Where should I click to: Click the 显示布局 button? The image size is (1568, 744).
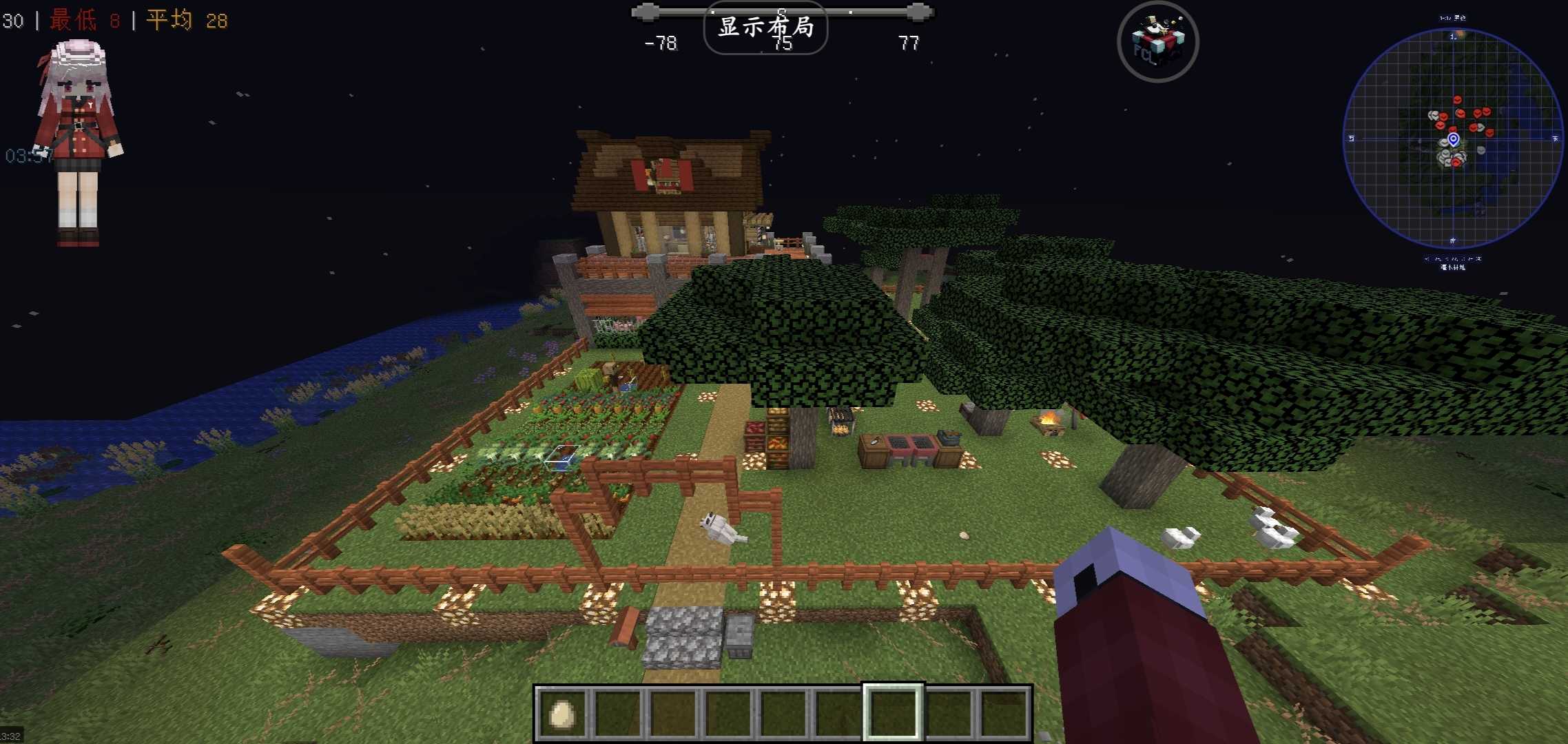pos(765,28)
